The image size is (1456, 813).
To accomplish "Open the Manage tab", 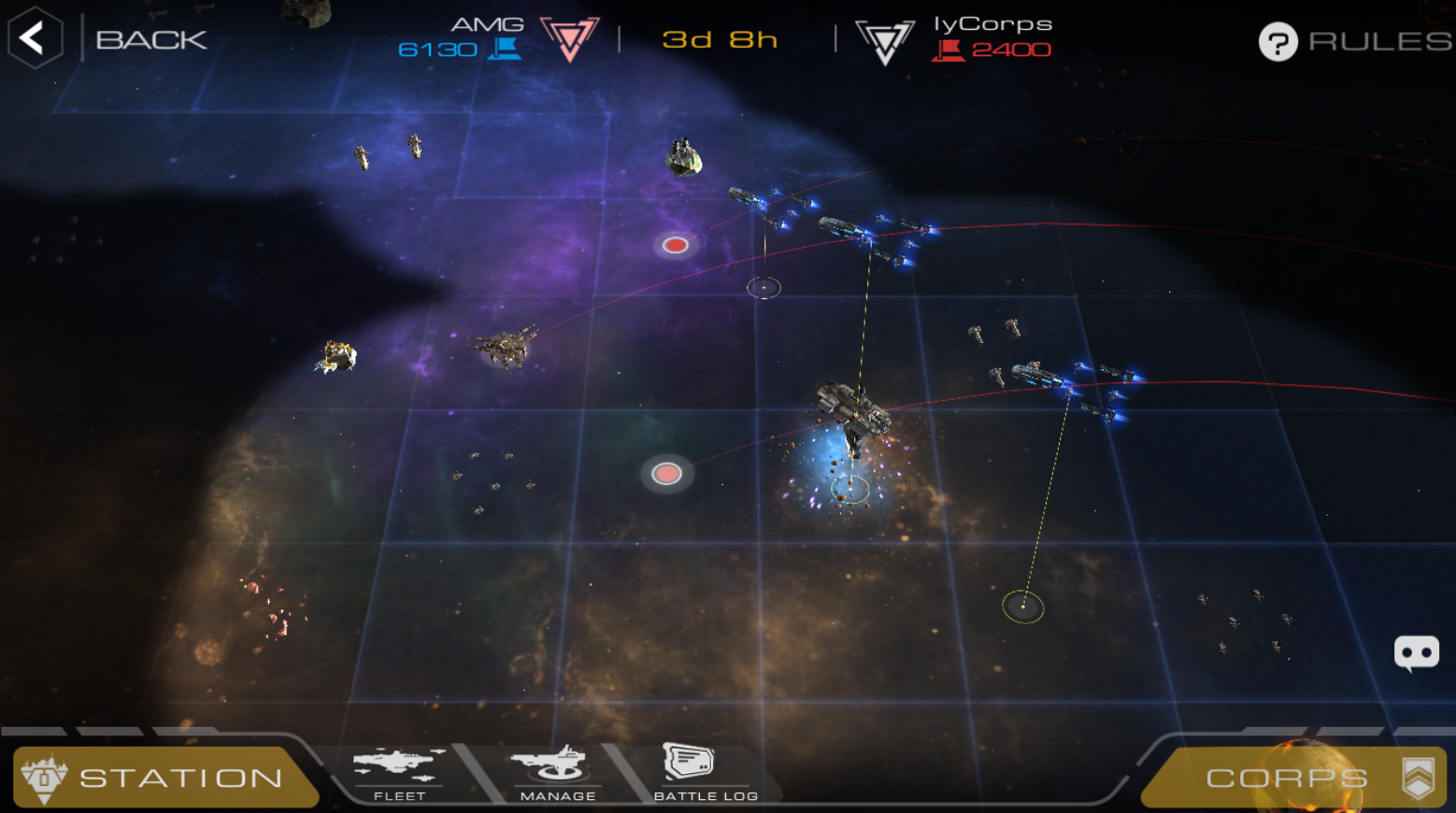I will 557,775.
